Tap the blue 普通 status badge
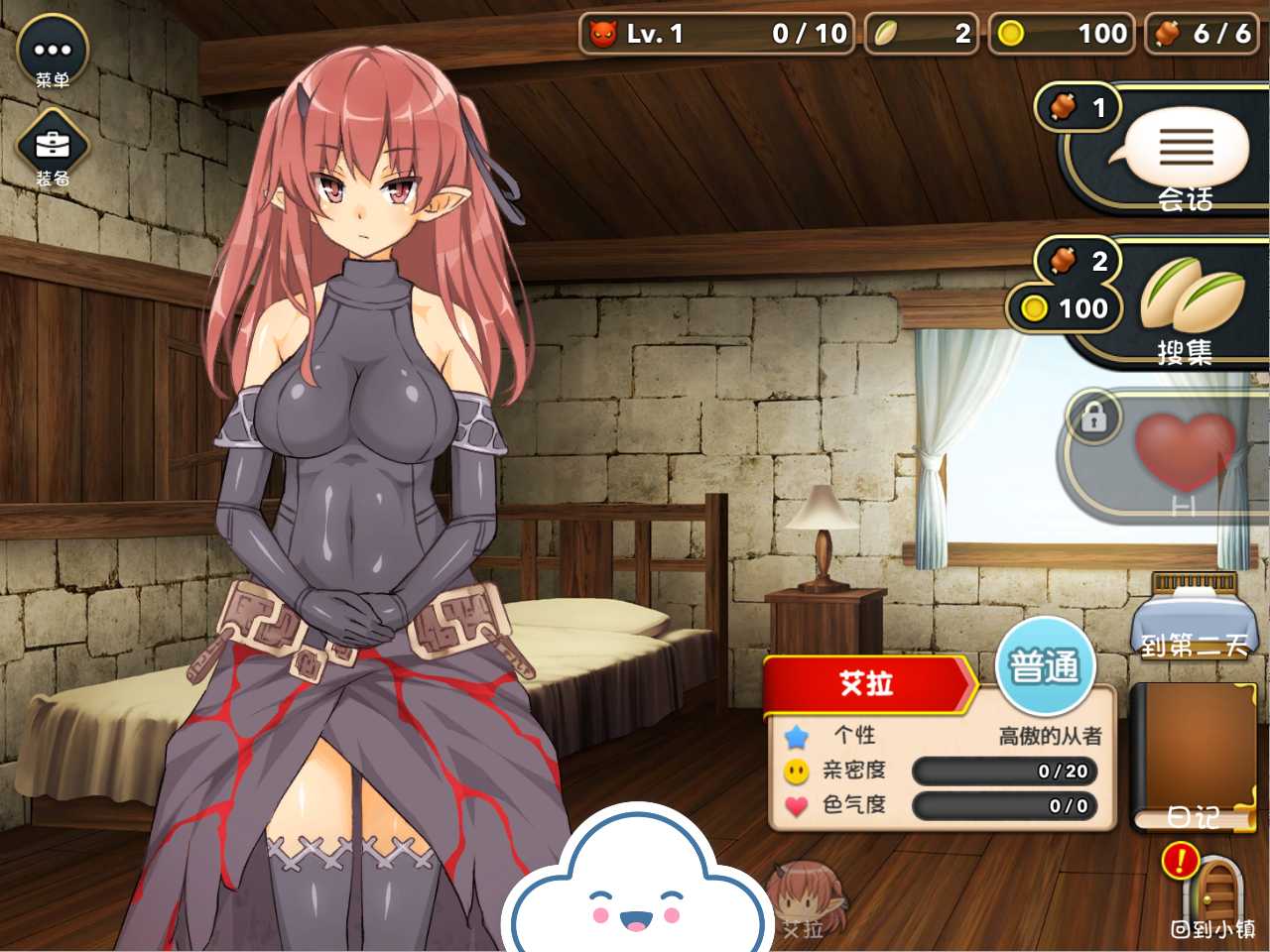The height and width of the screenshot is (952, 1270). pyautogui.click(x=1044, y=666)
